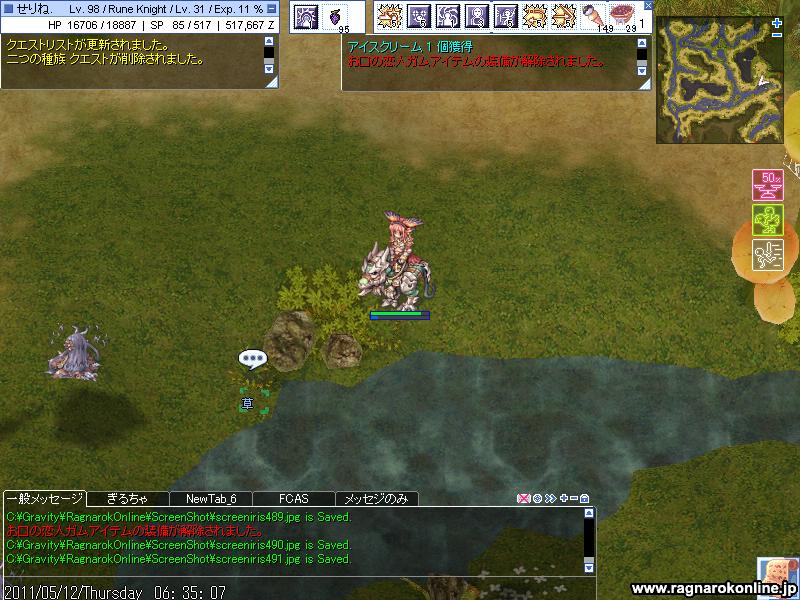Viewport: 800px width, 600px height.
Task: Select the 一般メッセージ chat tab
Action: pyautogui.click(x=44, y=498)
